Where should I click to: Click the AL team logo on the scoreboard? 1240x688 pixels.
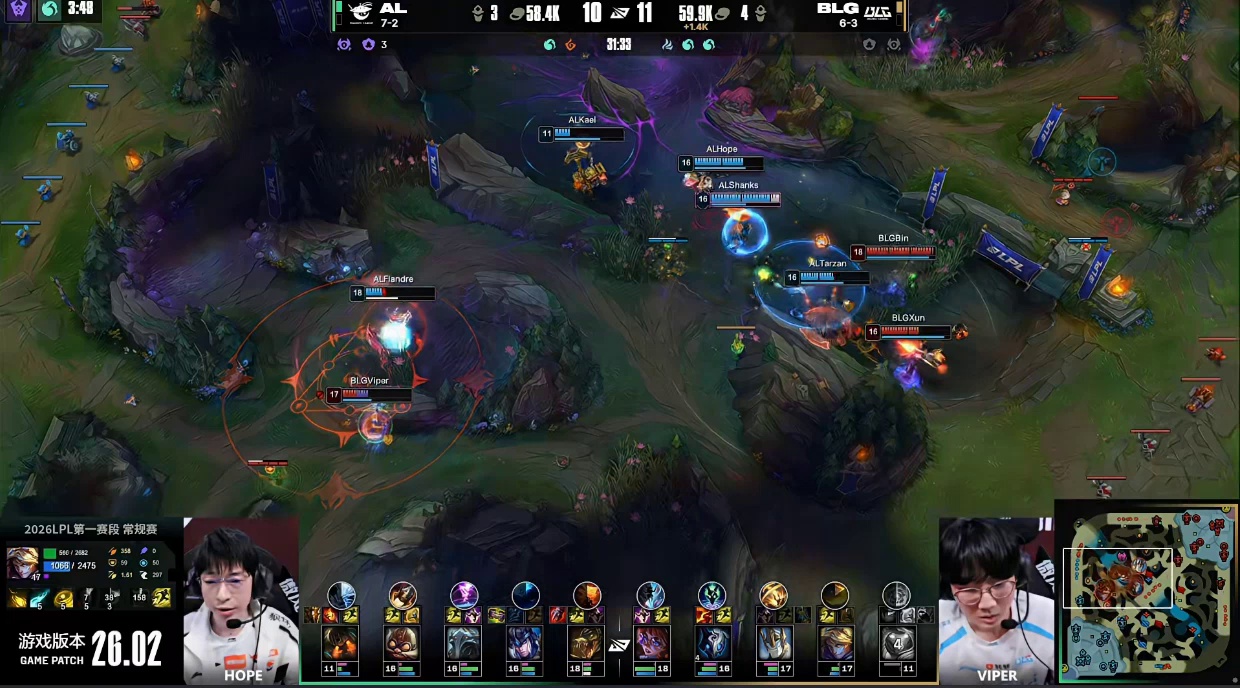pos(357,13)
